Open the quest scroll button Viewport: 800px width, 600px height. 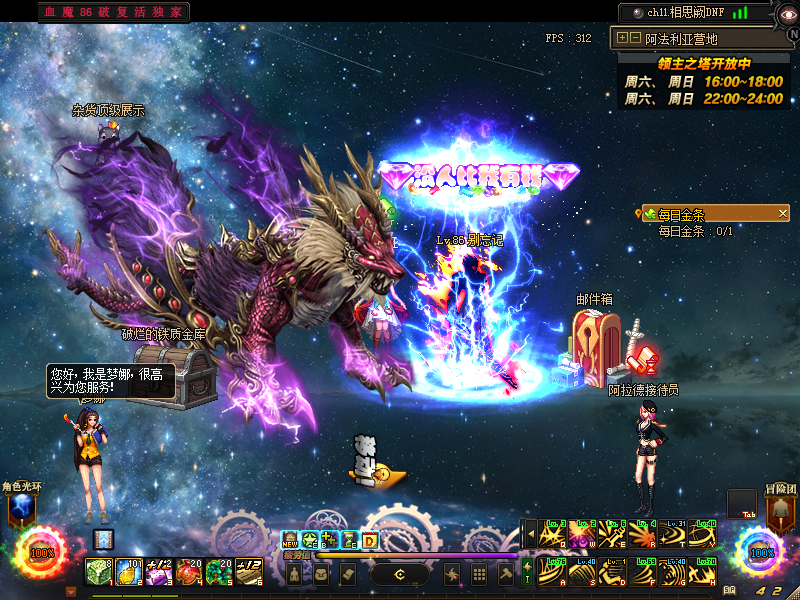347,574
